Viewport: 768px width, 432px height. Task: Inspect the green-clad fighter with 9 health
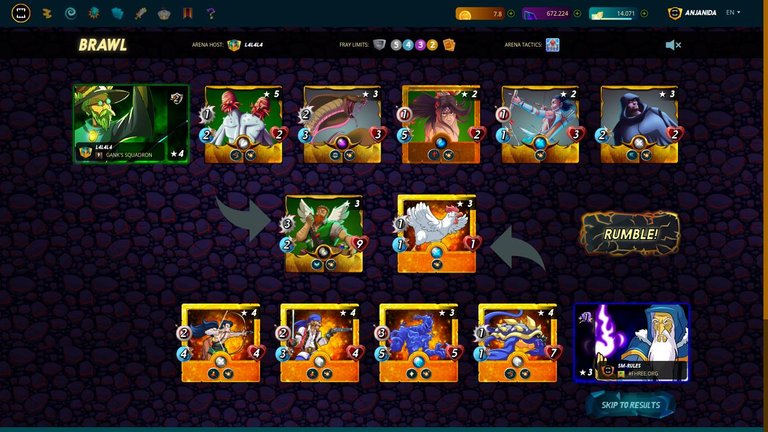click(323, 234)
